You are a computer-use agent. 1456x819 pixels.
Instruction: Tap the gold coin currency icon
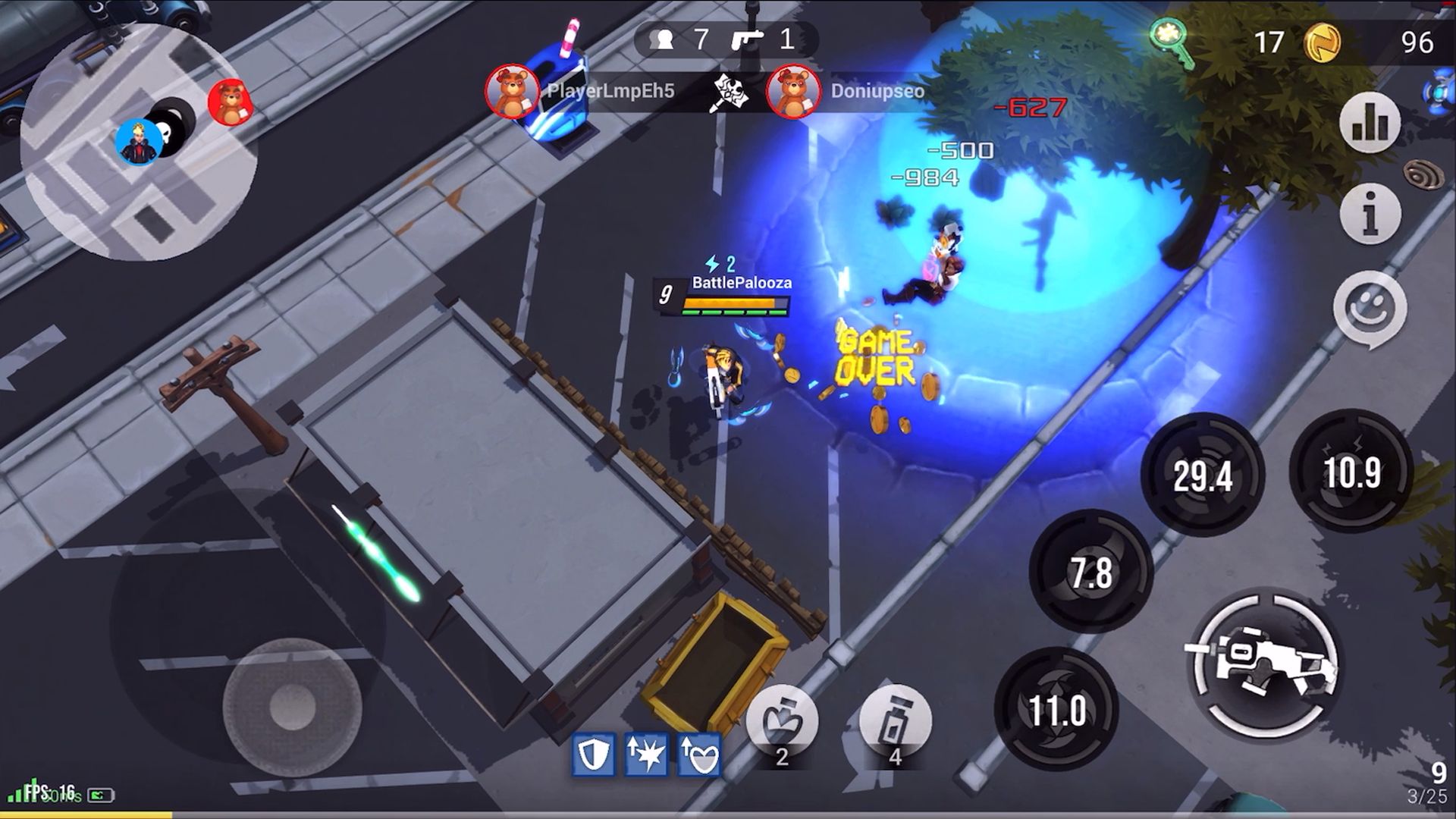pos(1322,42)
